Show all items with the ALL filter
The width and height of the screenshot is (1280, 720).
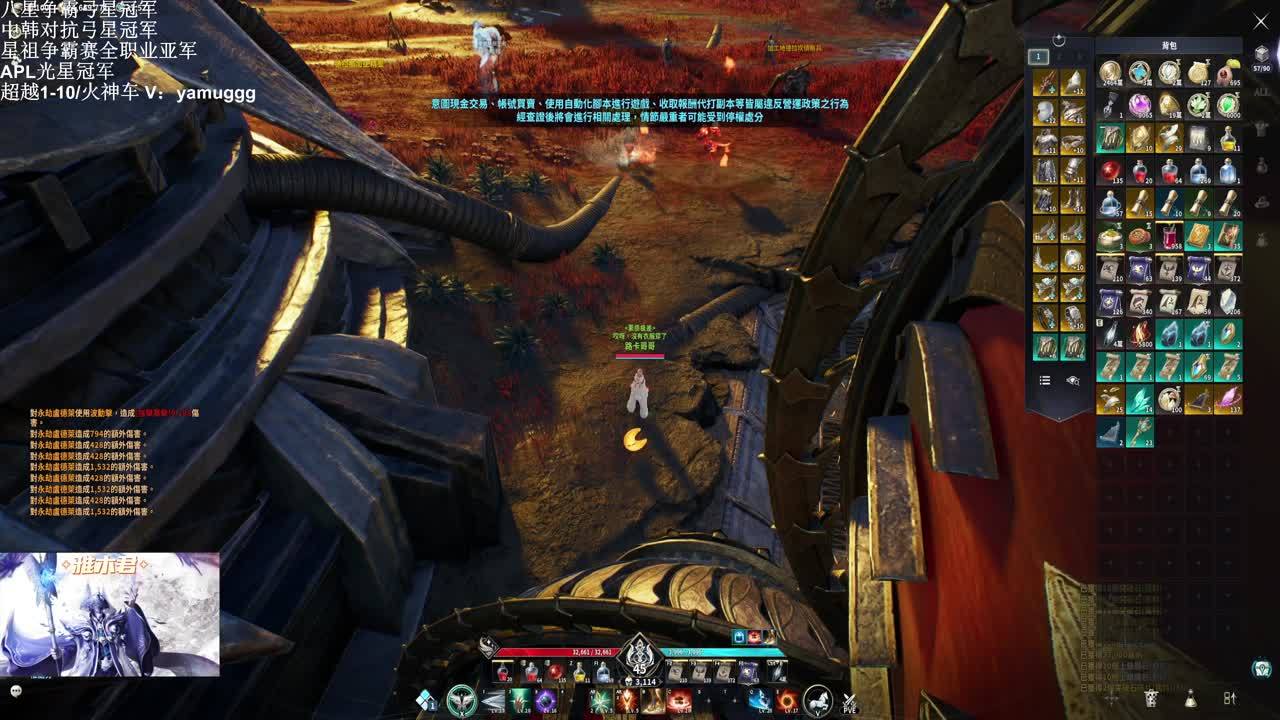tap(1262, 92)
